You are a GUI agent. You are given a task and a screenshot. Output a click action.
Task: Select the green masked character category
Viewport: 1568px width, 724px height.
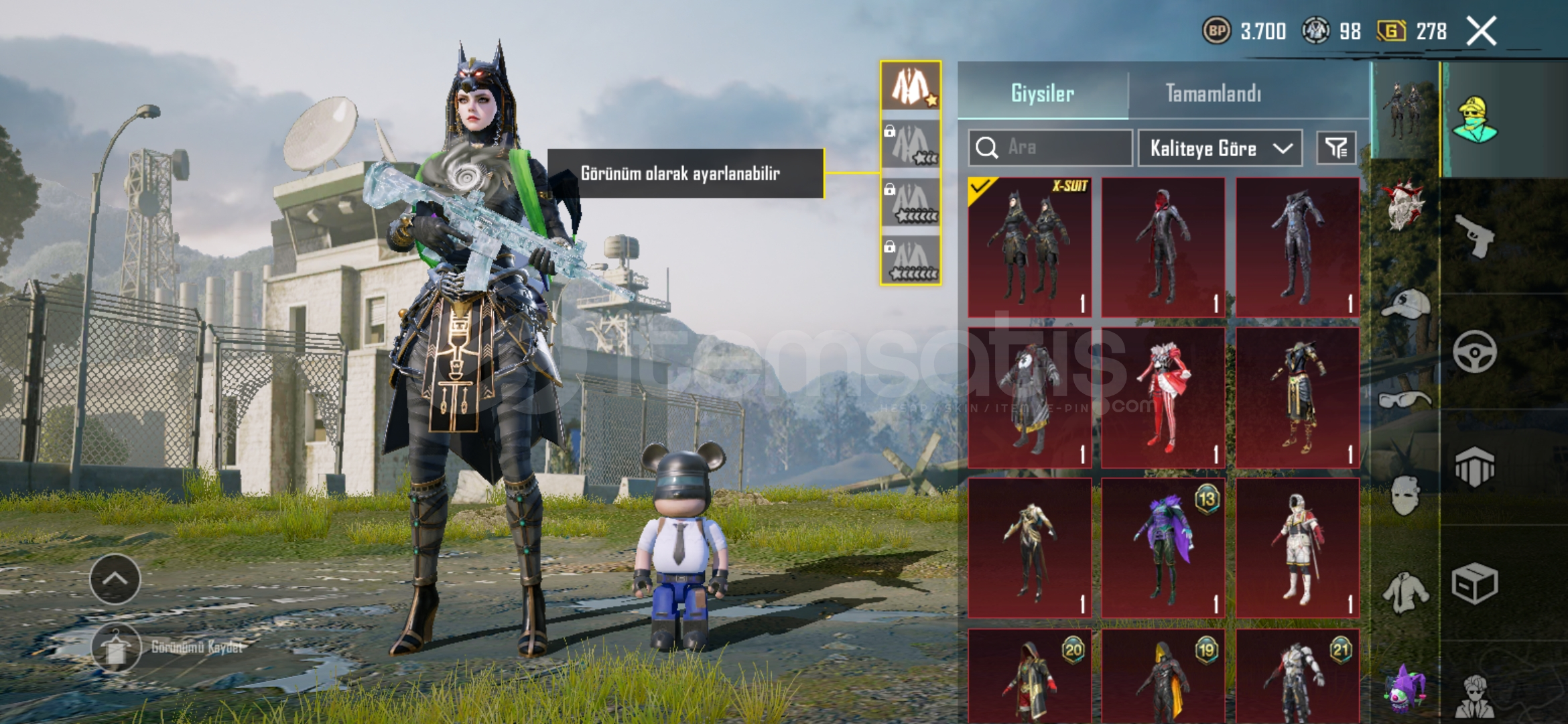pyautogui.click(x=1475, y=119)
